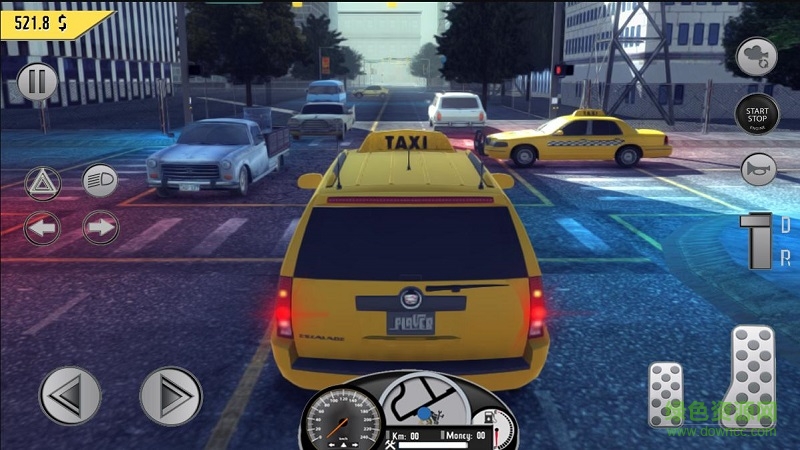This screenshot has width=800, height=450.
Task: Tap the brake pedal
Action: point(666,394)
